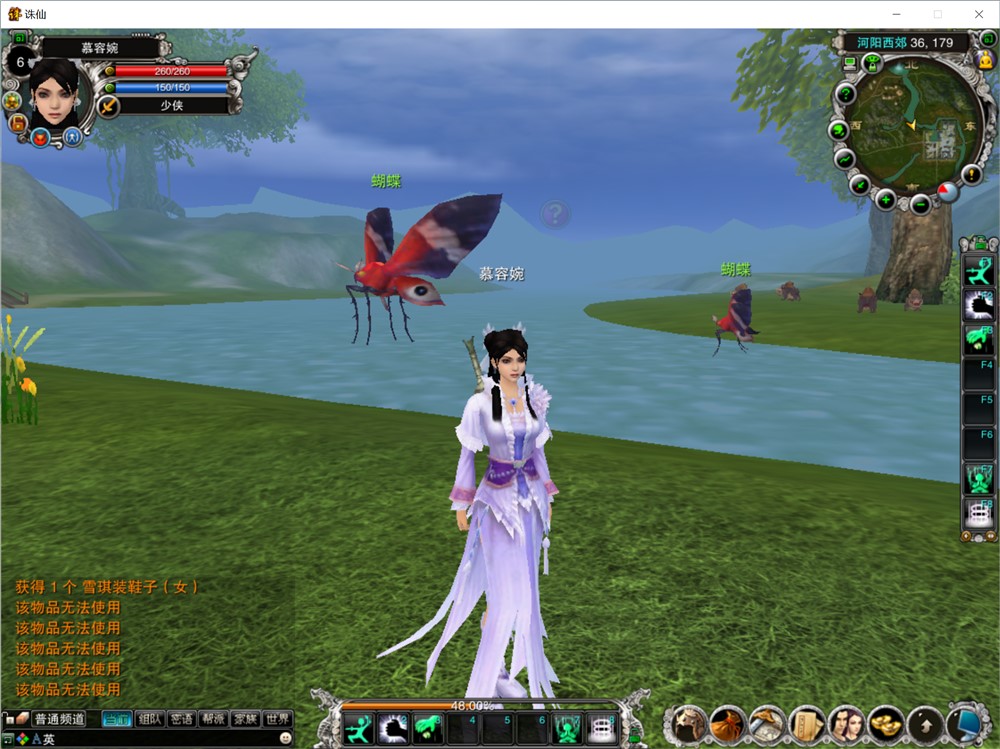Open the gold ingot shop icon
Image resolution: width=1000 pixels, height=749 pixels.
[883, 724]
